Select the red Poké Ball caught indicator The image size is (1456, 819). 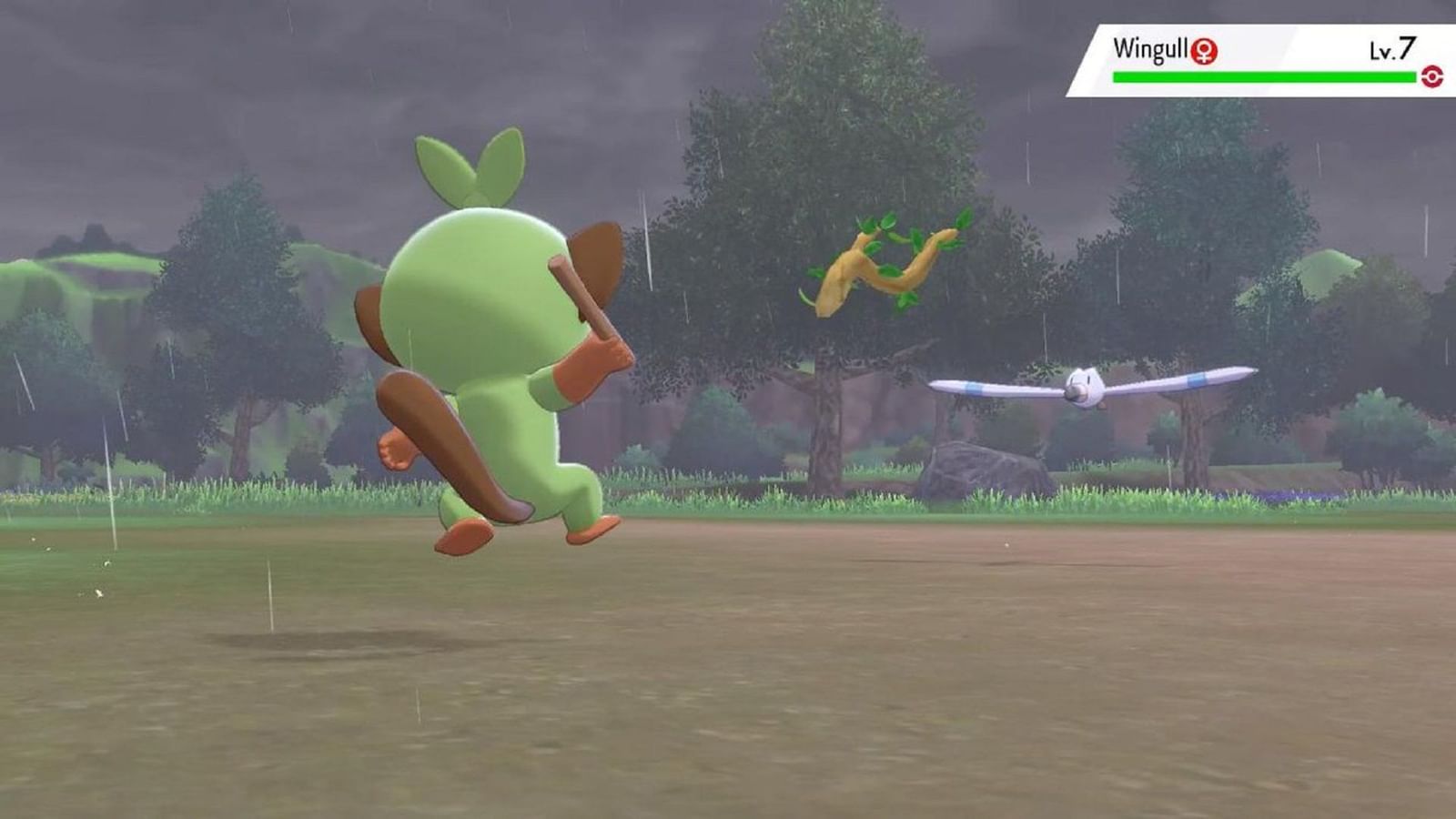click(x=1431, y=76)
